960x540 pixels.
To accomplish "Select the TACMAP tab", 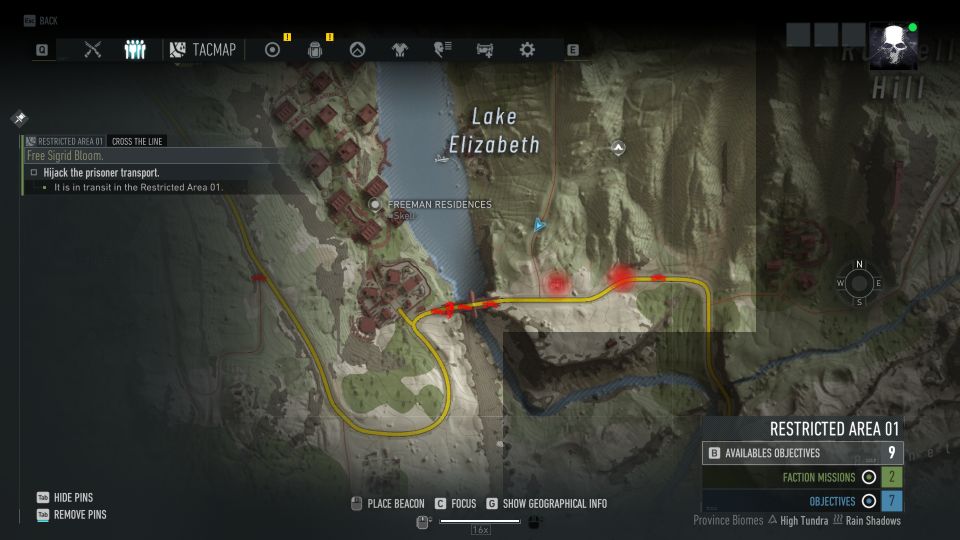I will [x=203, y=49].
